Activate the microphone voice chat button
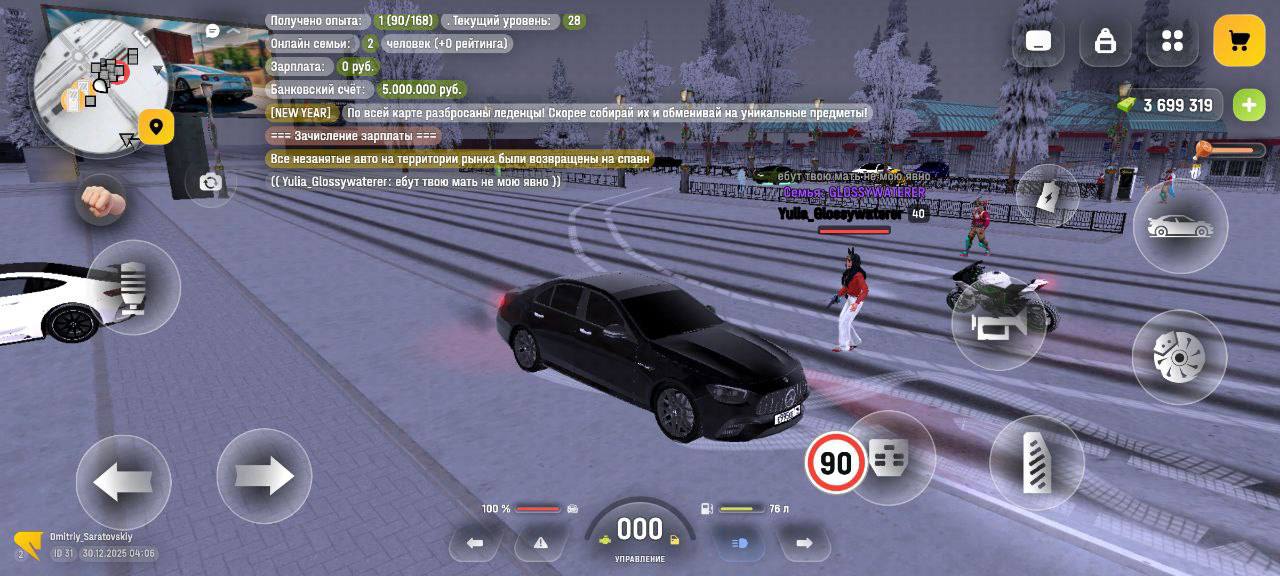The image size is (1280, 576). pyautogui.click(x=133, y=288)
